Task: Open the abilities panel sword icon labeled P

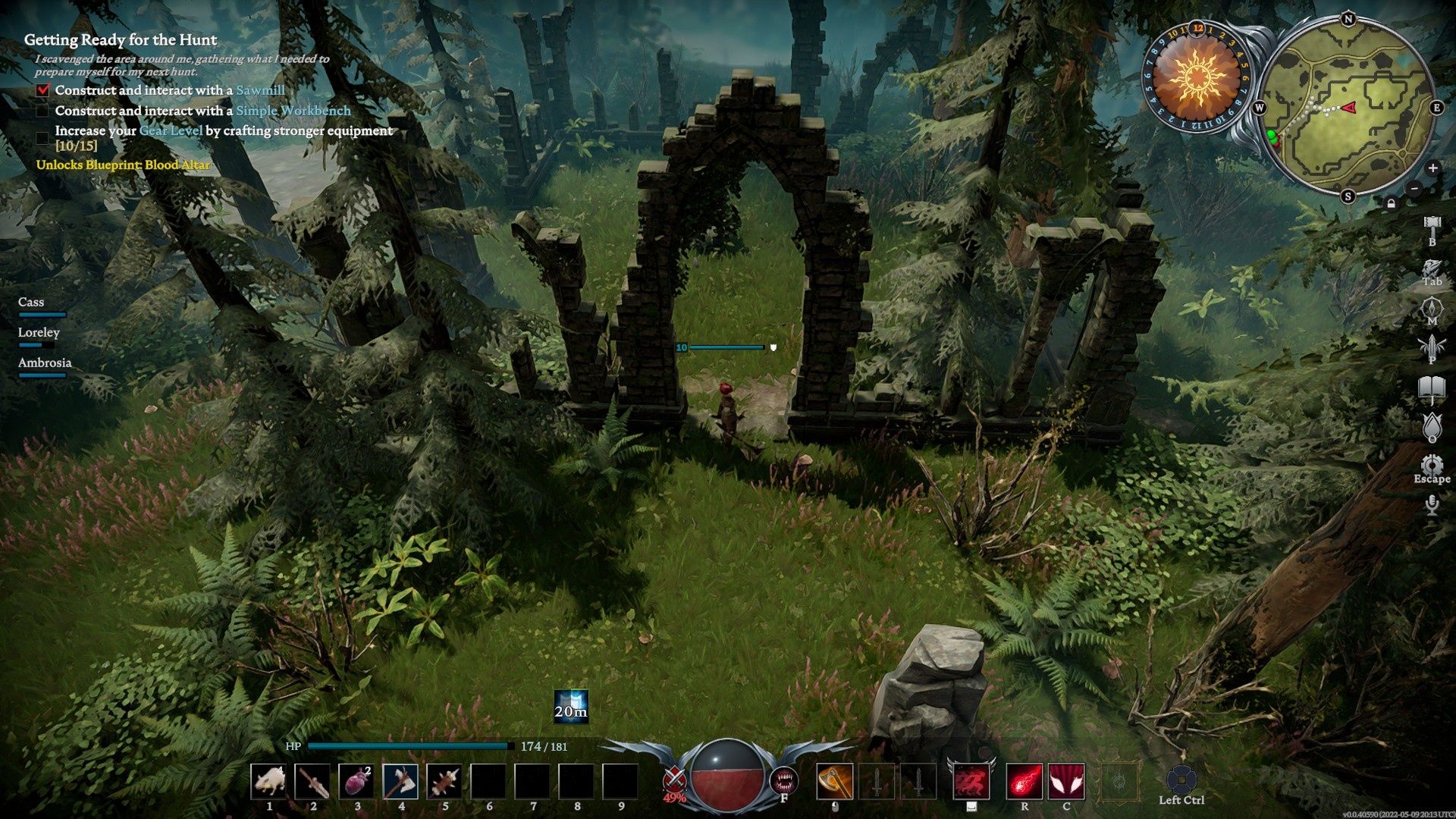Action: (1430, 346)
